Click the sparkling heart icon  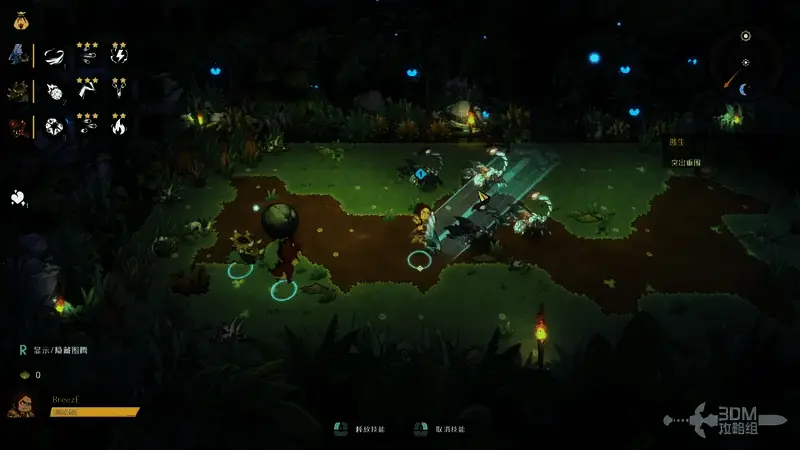coord(18,197)
